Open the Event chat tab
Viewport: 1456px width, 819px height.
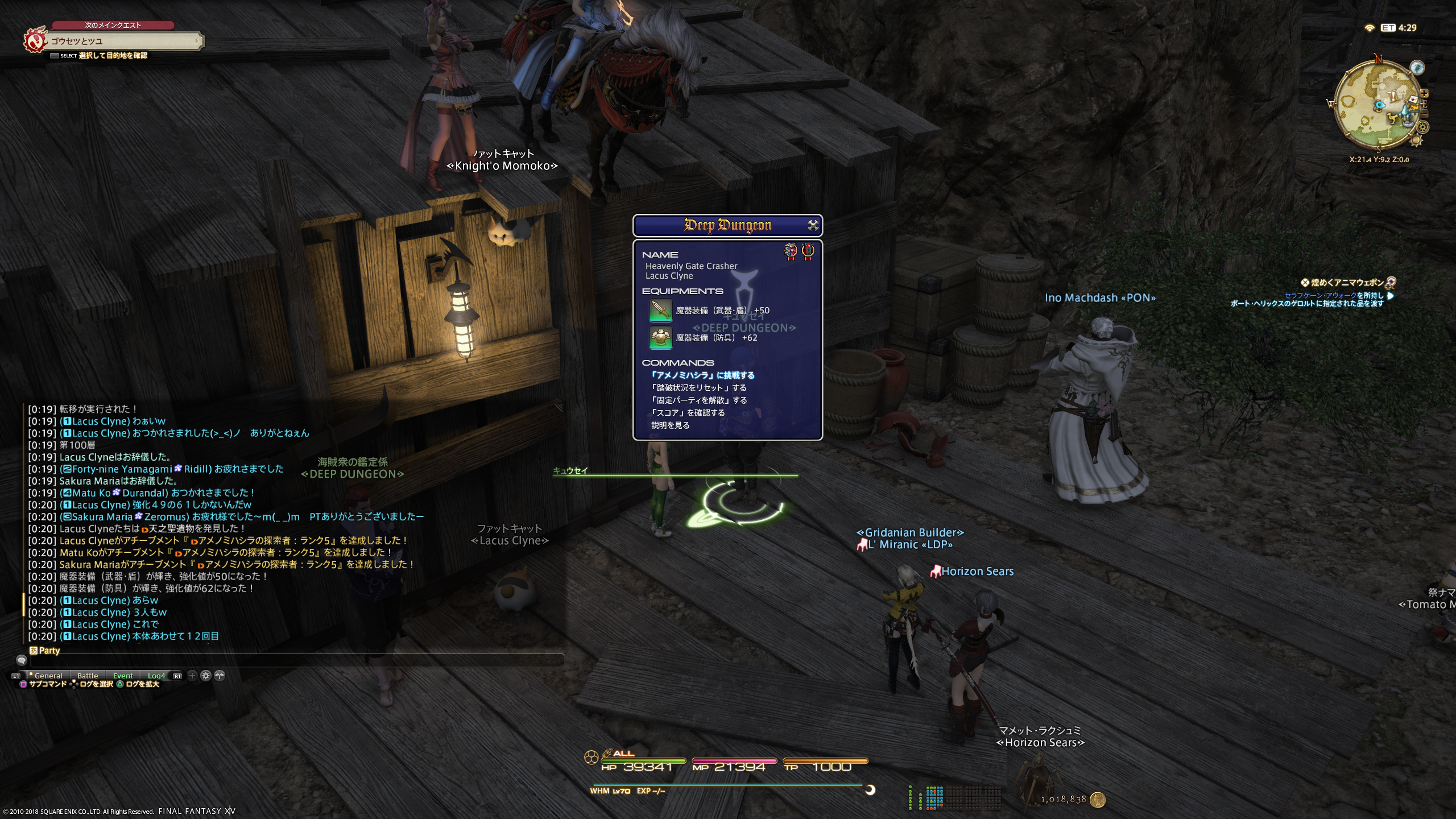point(123,676)
